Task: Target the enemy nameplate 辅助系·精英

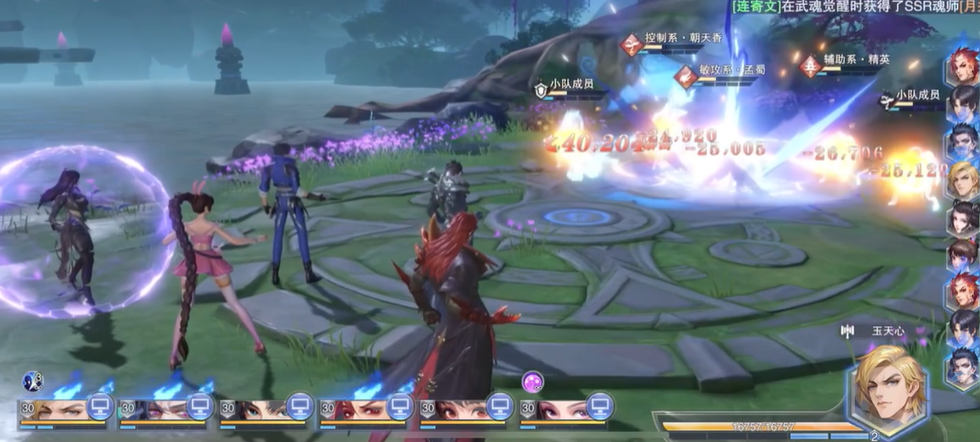Action: click(855, 60)
